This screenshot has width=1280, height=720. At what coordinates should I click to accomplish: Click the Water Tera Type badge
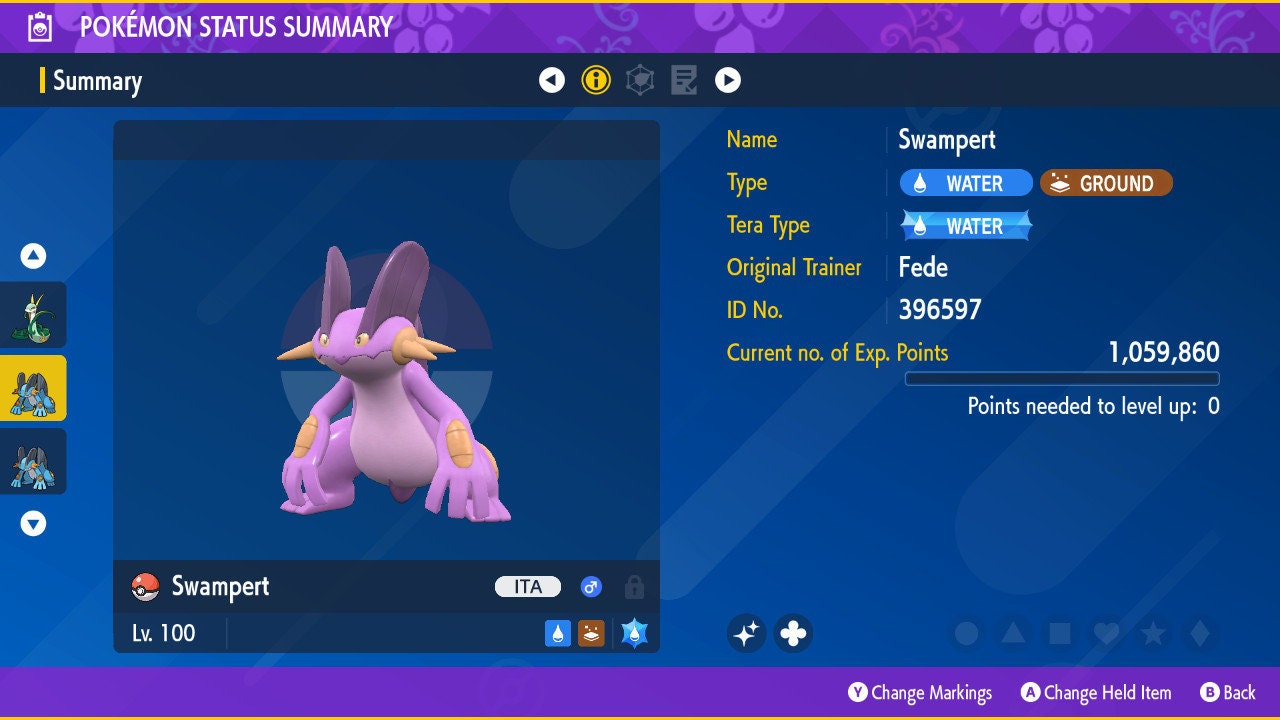point(966,226)
